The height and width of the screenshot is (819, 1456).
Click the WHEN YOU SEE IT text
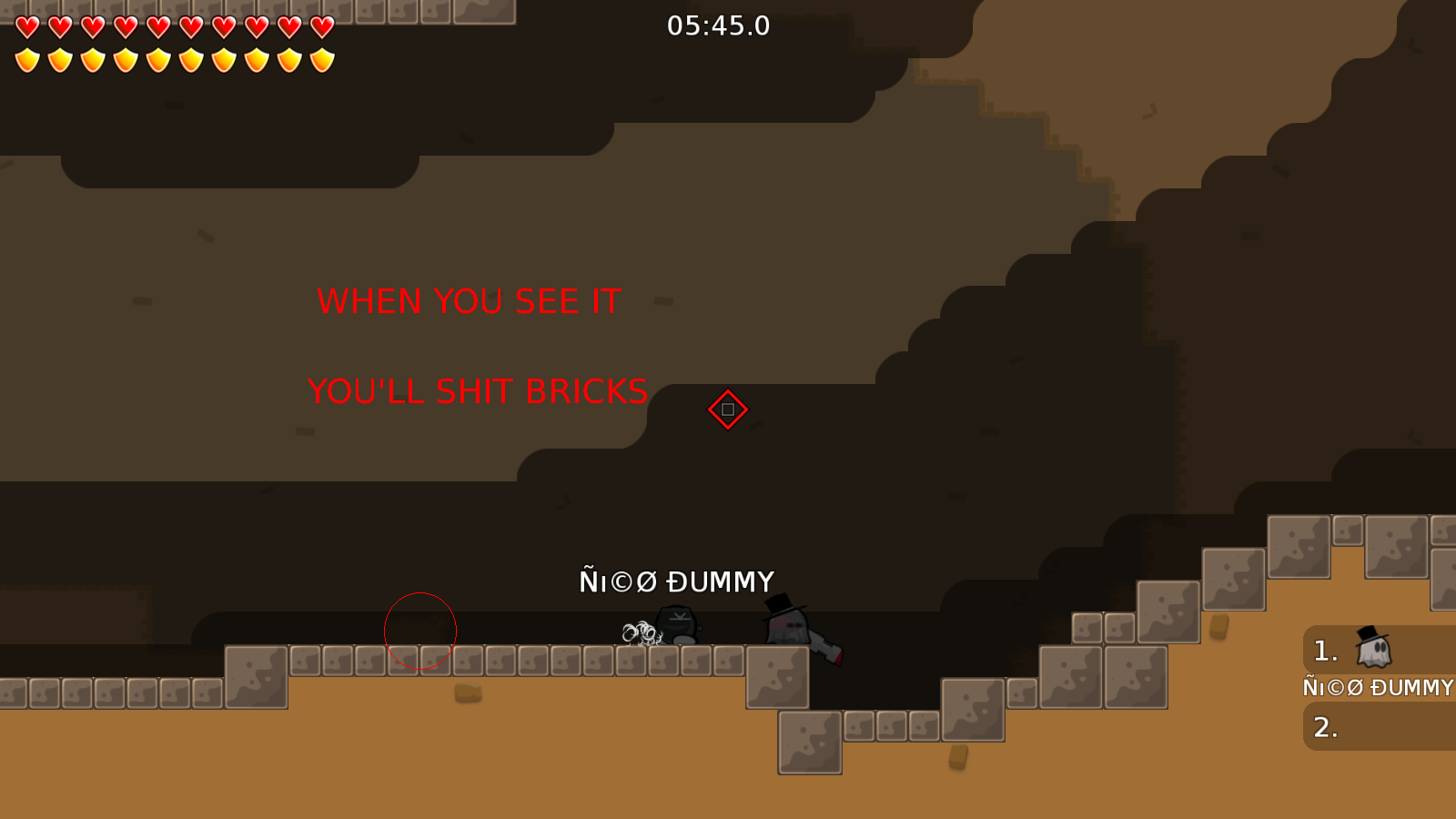(x=468, y=301)
